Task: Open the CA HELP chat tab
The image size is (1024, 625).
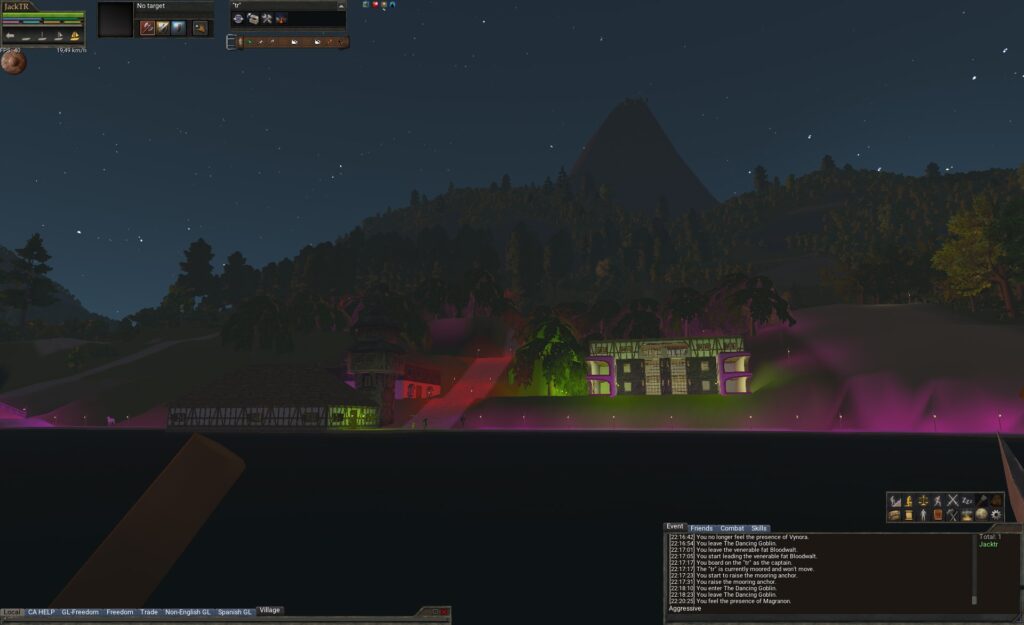Action: coord(41,611)
